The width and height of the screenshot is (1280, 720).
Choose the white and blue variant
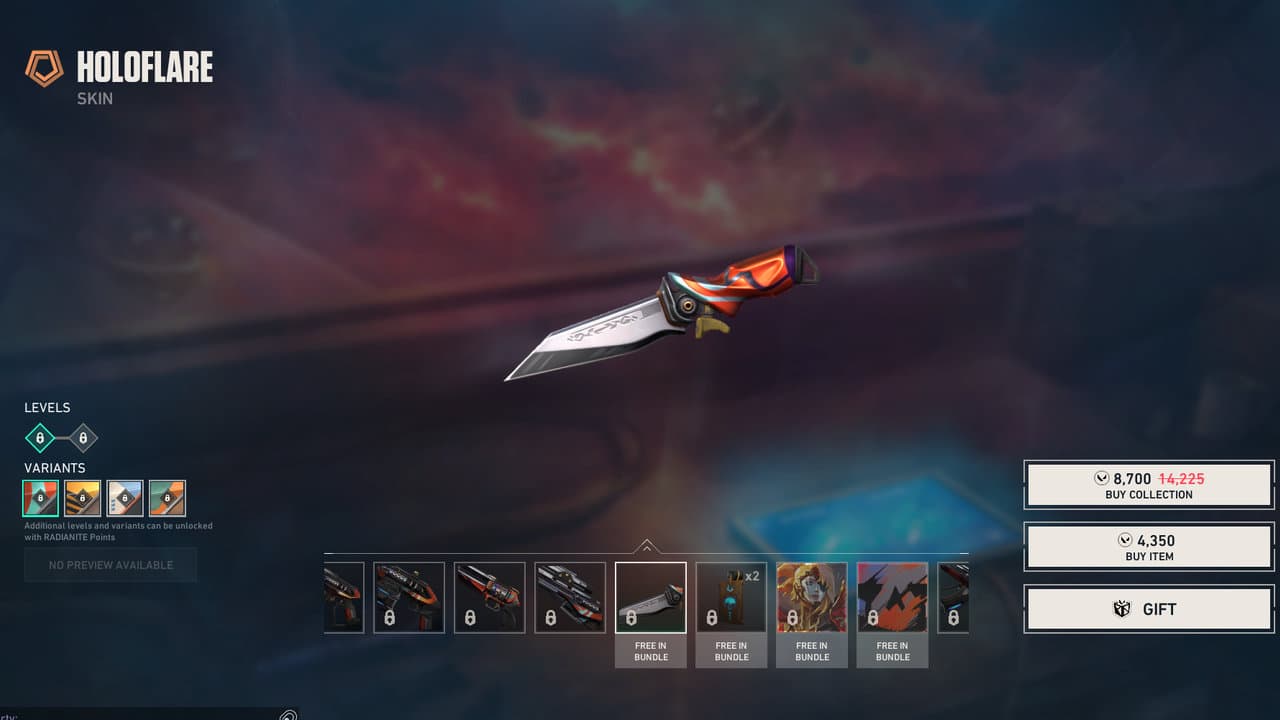coord(125,498)
